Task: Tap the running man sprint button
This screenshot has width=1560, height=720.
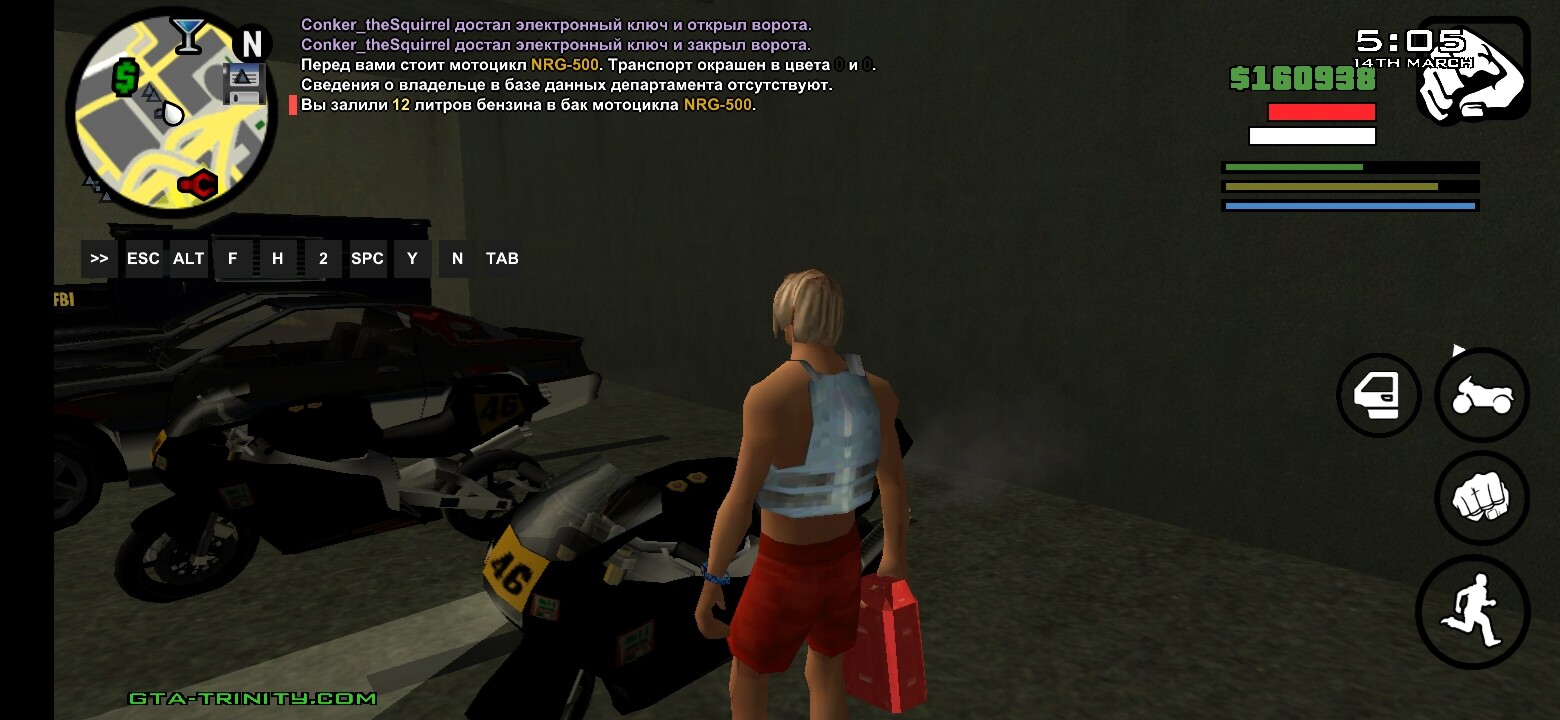Action: [x=1473, y=612]
